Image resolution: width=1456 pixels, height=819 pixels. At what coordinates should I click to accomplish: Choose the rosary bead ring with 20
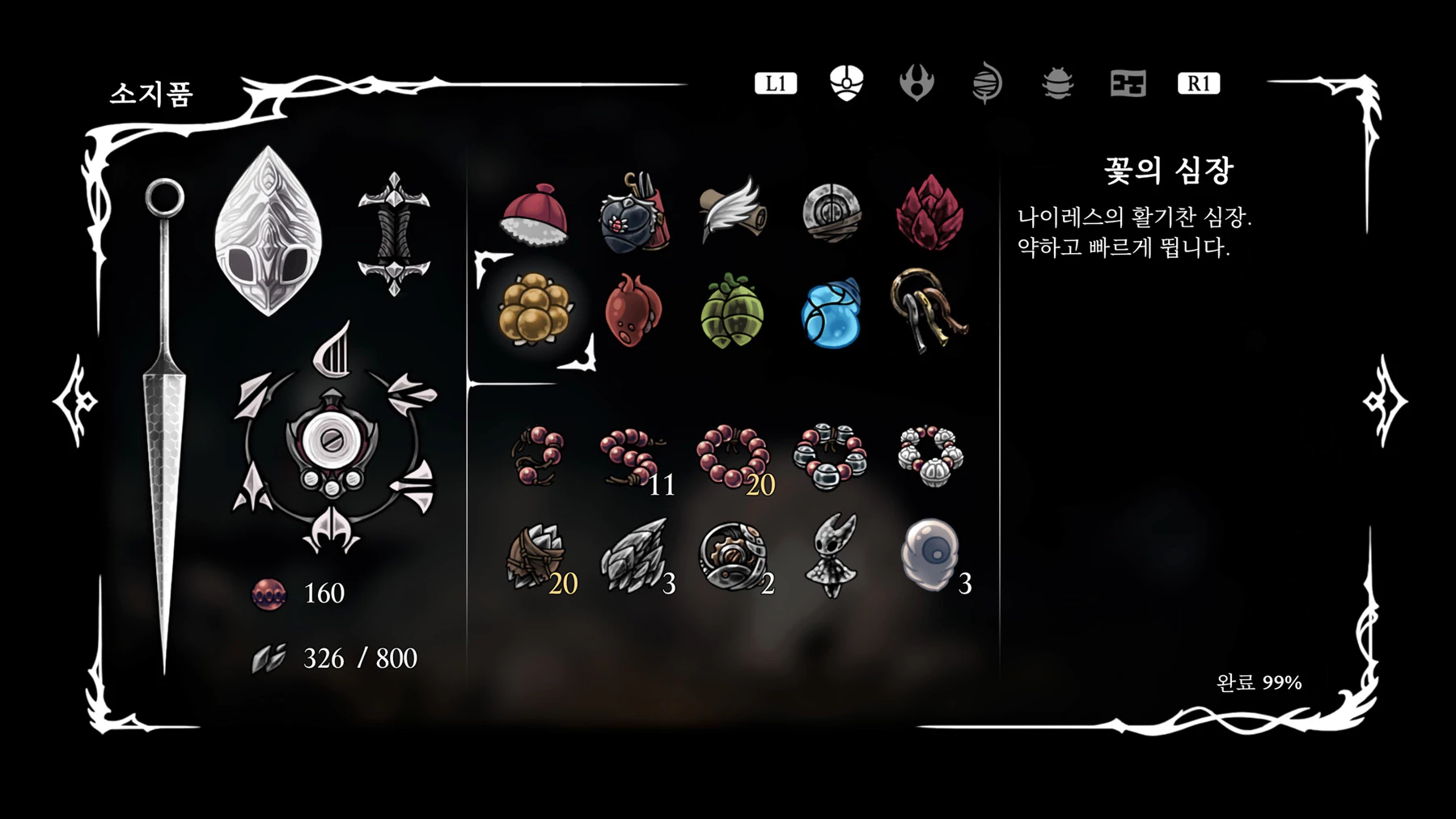[733, 457]
